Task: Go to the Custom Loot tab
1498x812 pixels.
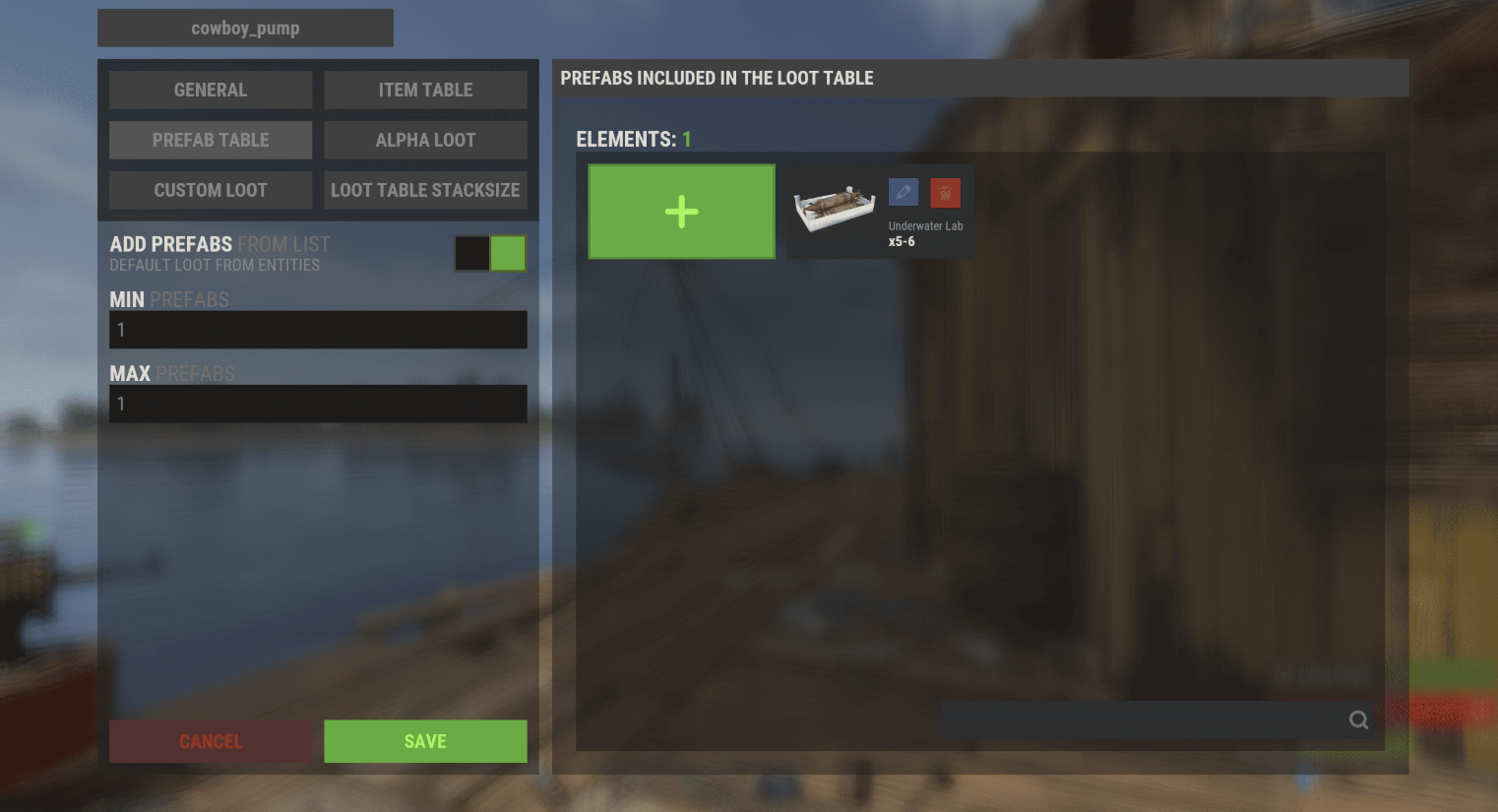Action: (x=211, y=190)
